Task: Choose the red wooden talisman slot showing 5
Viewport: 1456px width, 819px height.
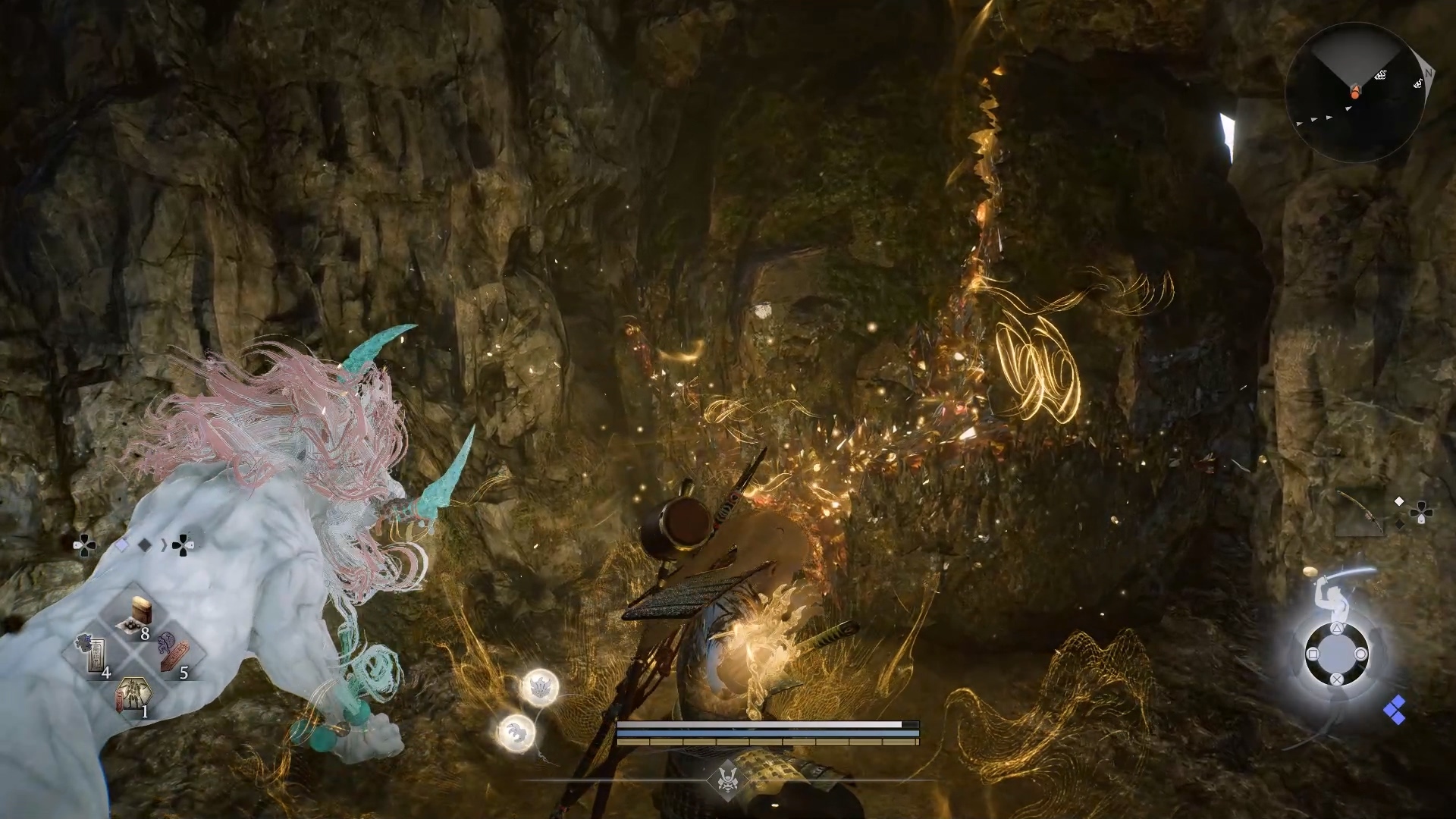Action: pyautogui.click(x=173, y=657)
